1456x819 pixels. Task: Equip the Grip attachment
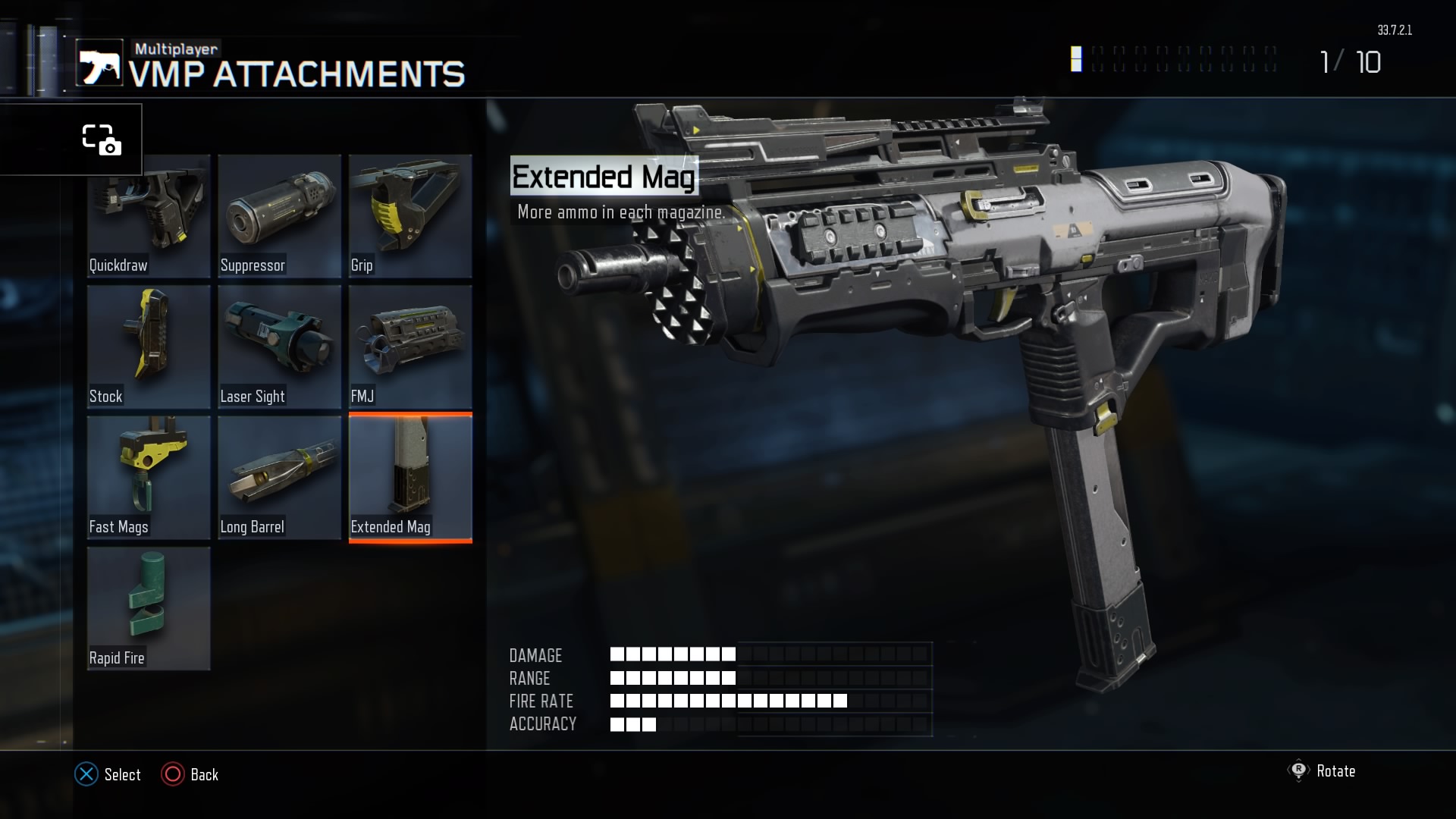tap(410, 216)
